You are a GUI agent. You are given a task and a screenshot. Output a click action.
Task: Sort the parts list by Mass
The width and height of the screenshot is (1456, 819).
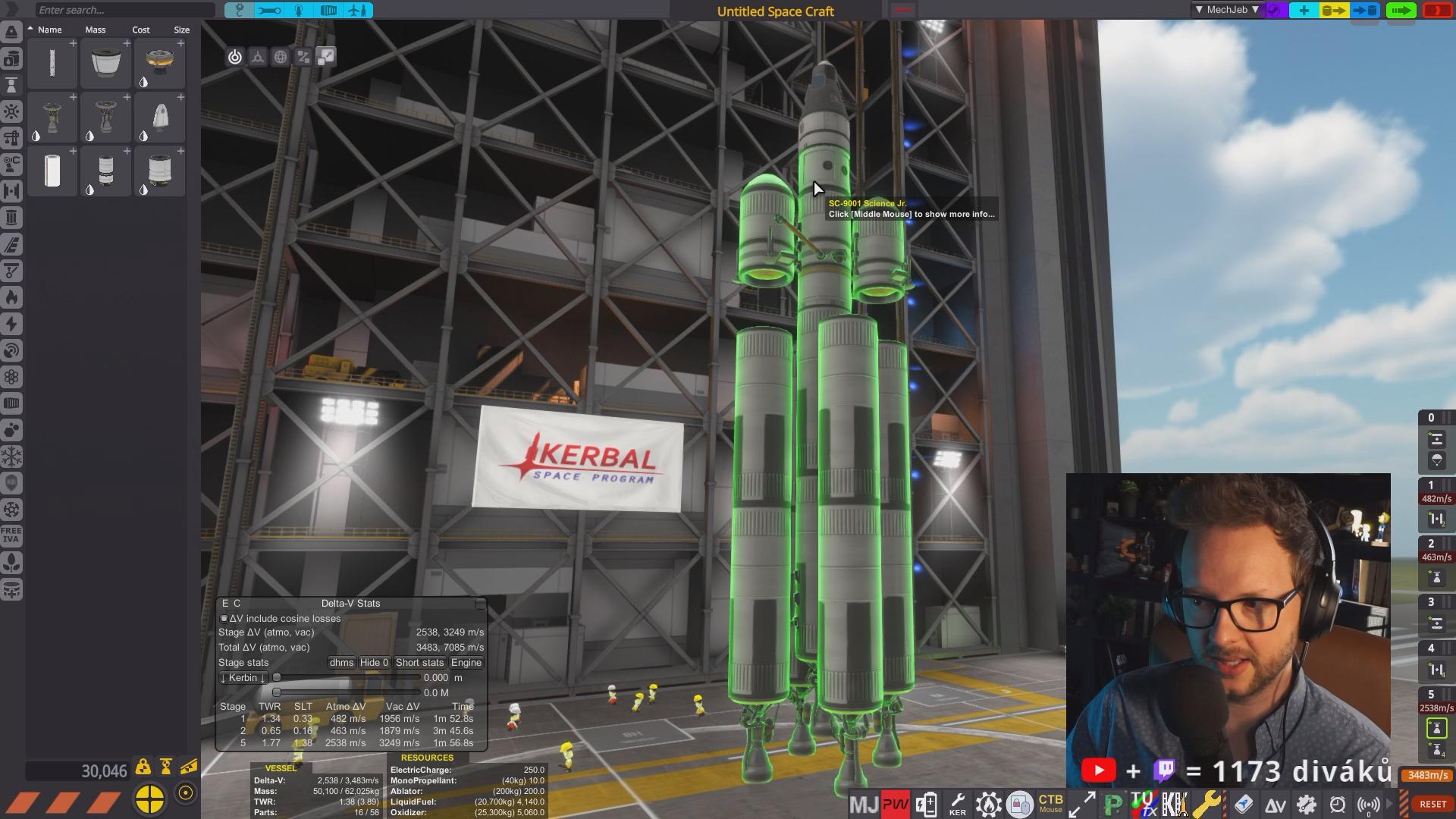tap(96, 30)
